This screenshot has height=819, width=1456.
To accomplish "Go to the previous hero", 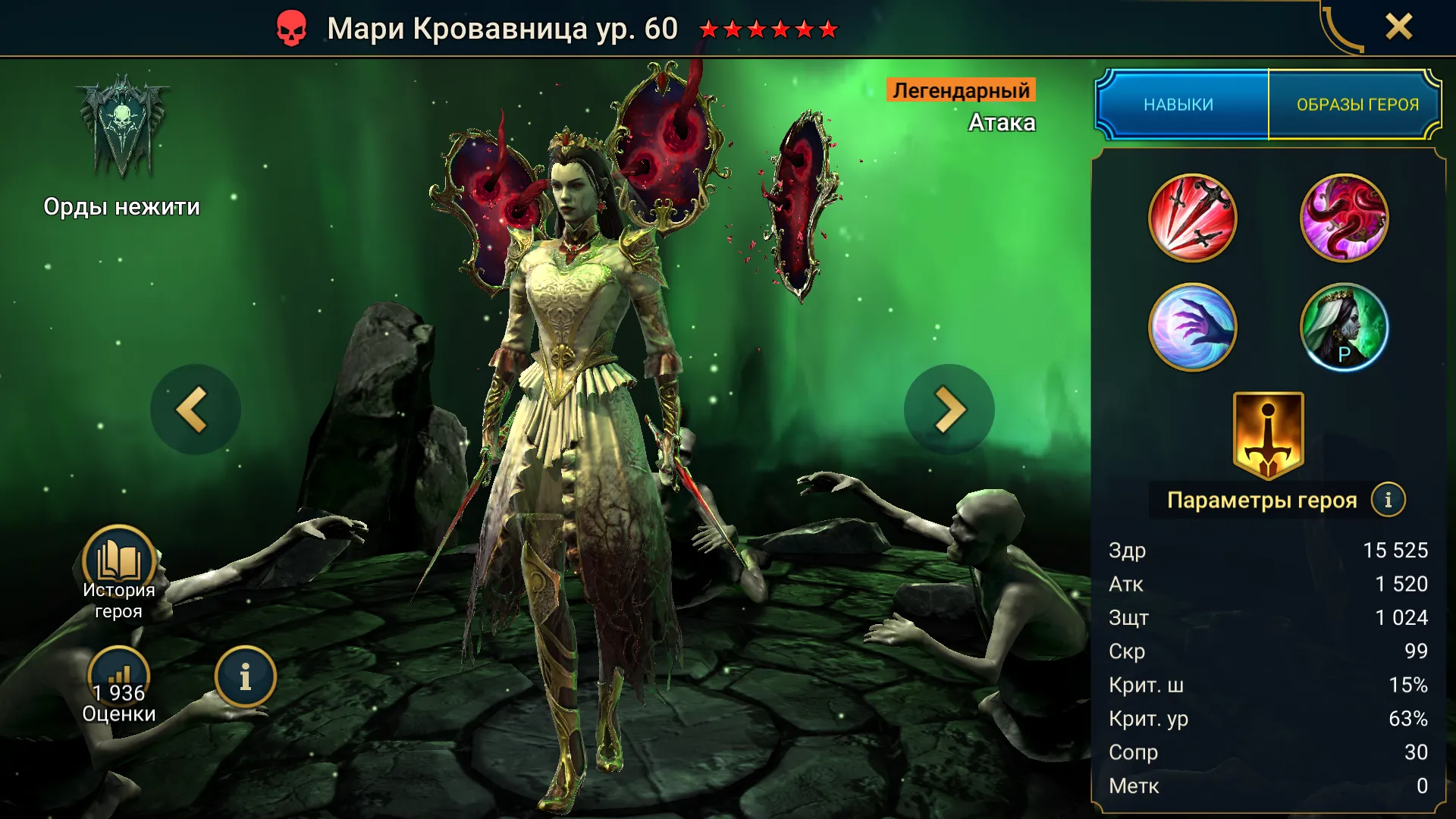I will pos(195,409).
